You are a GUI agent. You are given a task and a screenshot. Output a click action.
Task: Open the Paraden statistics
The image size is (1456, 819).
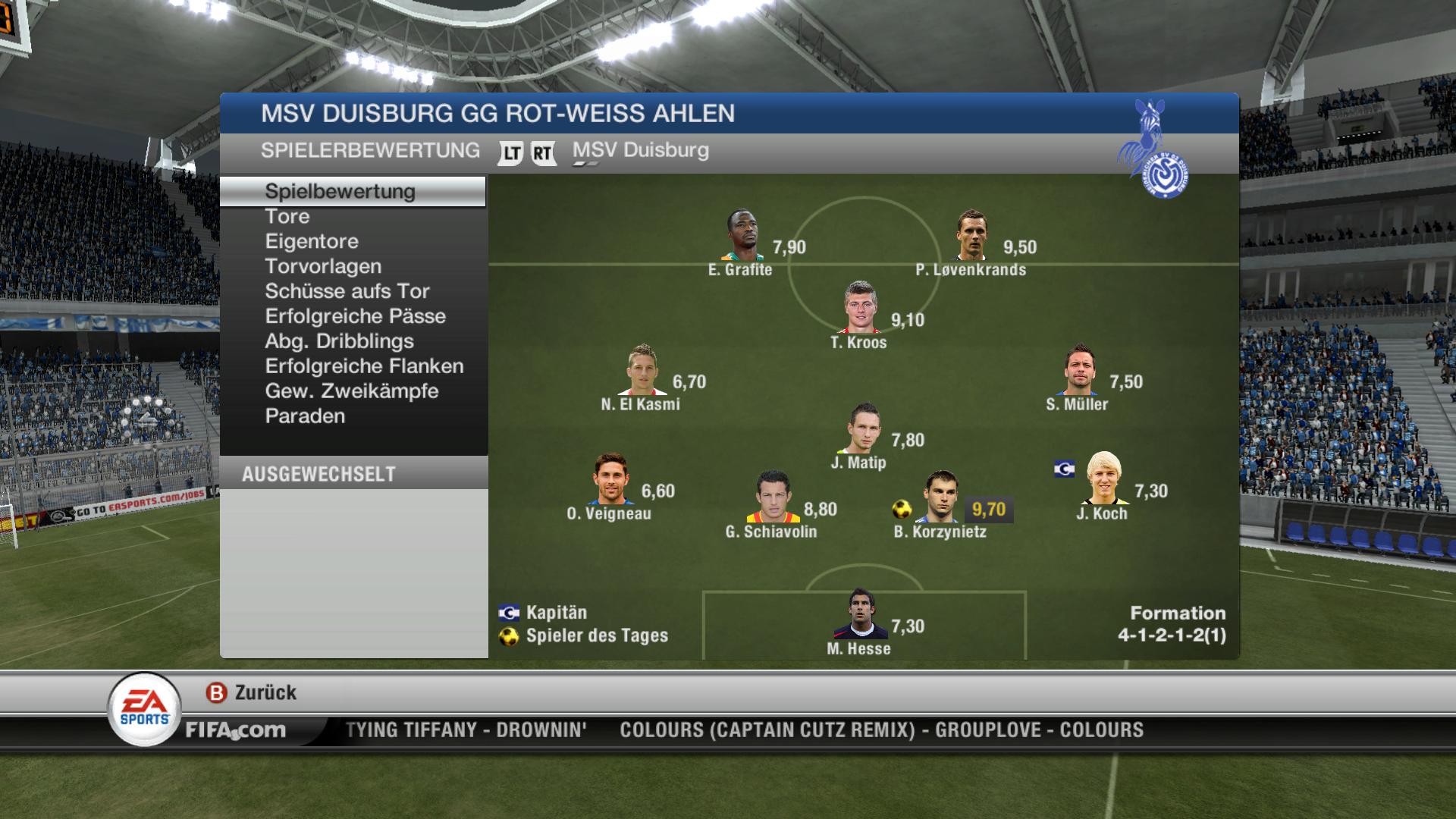pyautogui.click(x=305, y=417)
